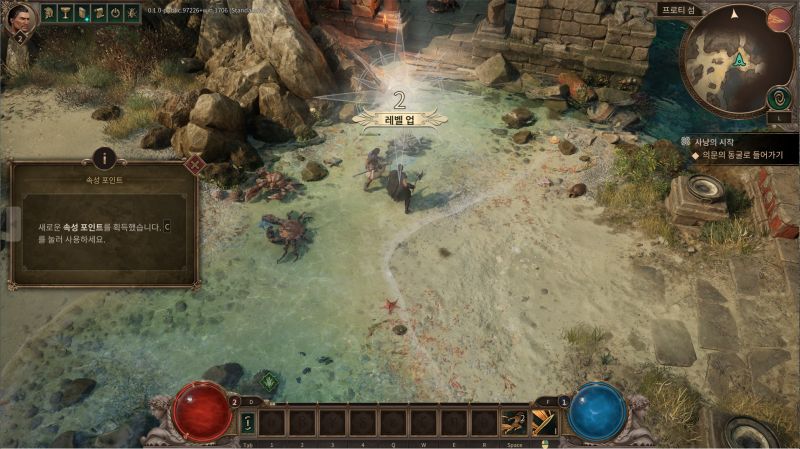Open the book journal icon
Viewport: 800px width, 449px height.
(x=83, y=13)
